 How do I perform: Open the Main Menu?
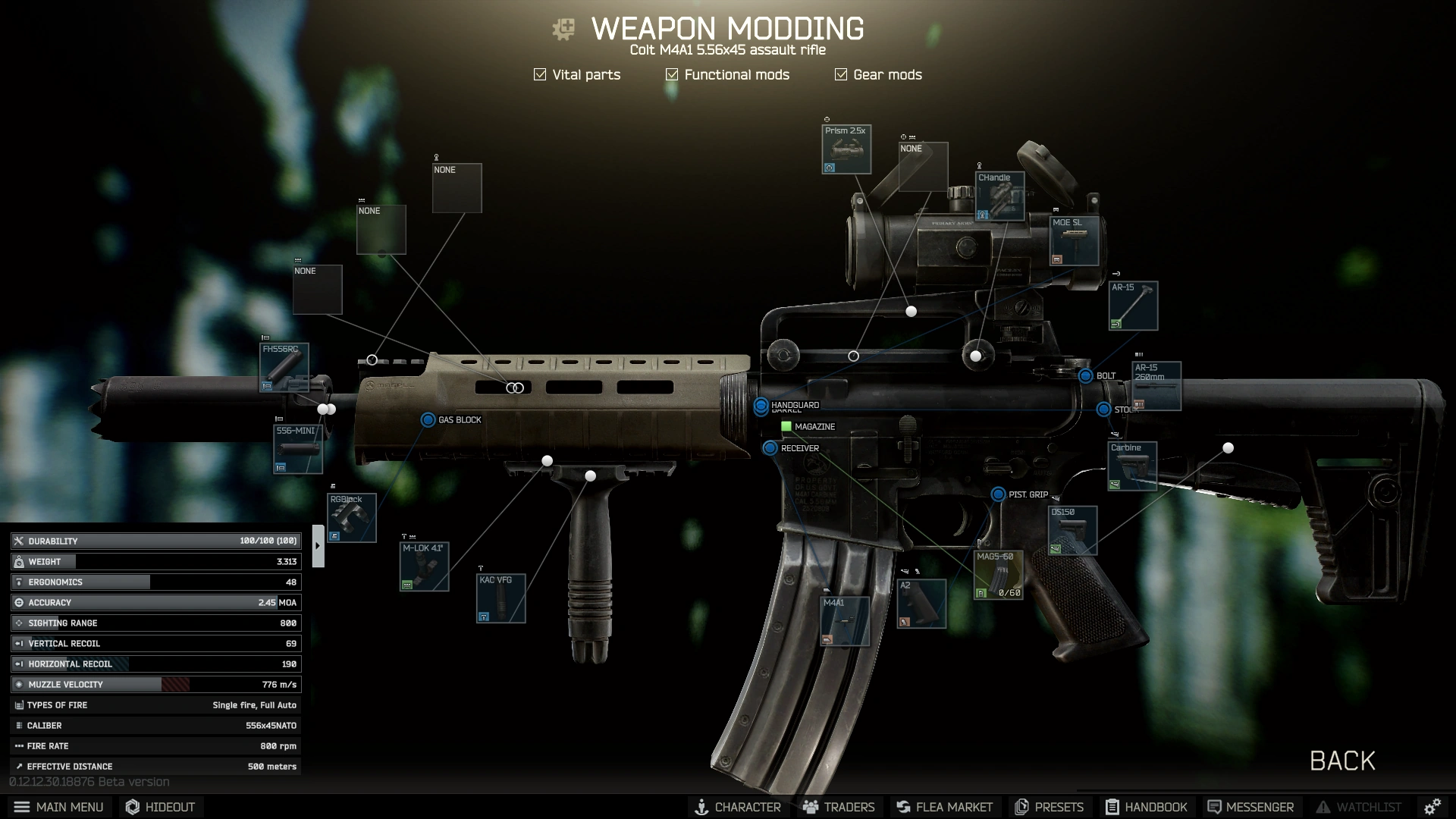(x=59, y=807)
